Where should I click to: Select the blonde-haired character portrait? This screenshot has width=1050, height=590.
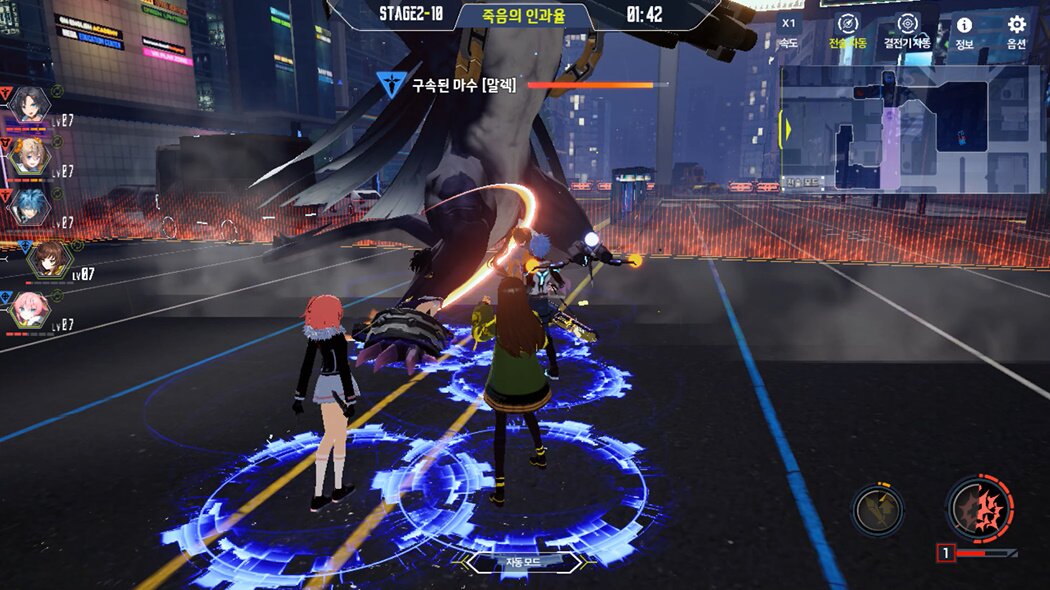30,155
